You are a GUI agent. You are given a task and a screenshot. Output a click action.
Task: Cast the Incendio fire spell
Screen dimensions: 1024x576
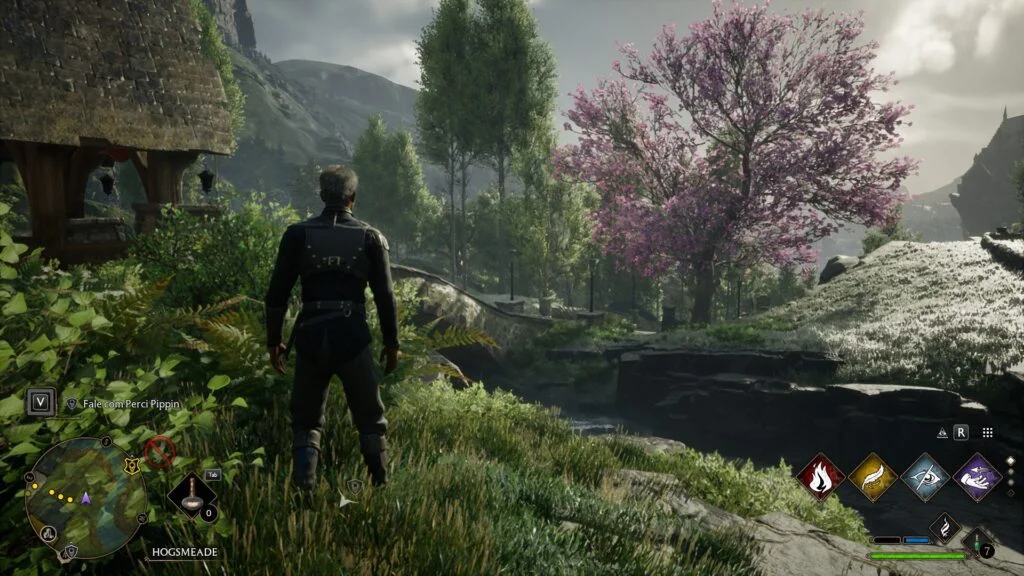pyautogui.click(x=820, y=477)
